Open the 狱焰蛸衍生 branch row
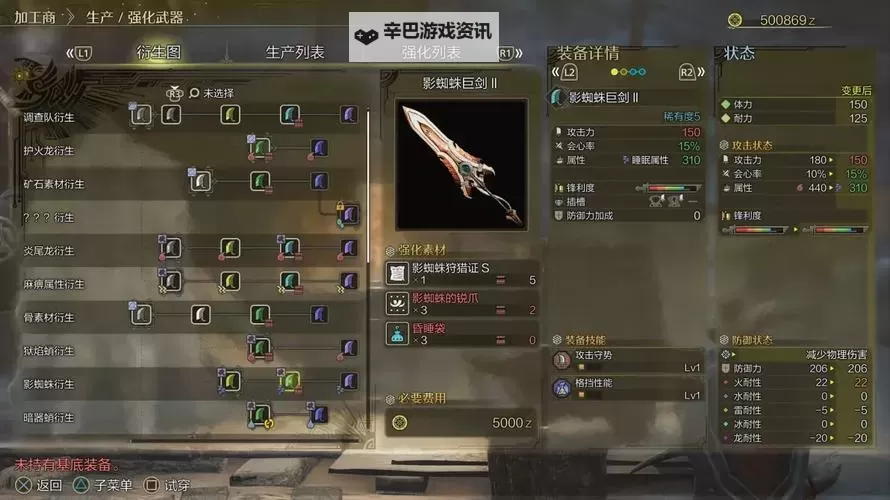The height and width of the screenshot is (500, 890). (x=48, y=350)
